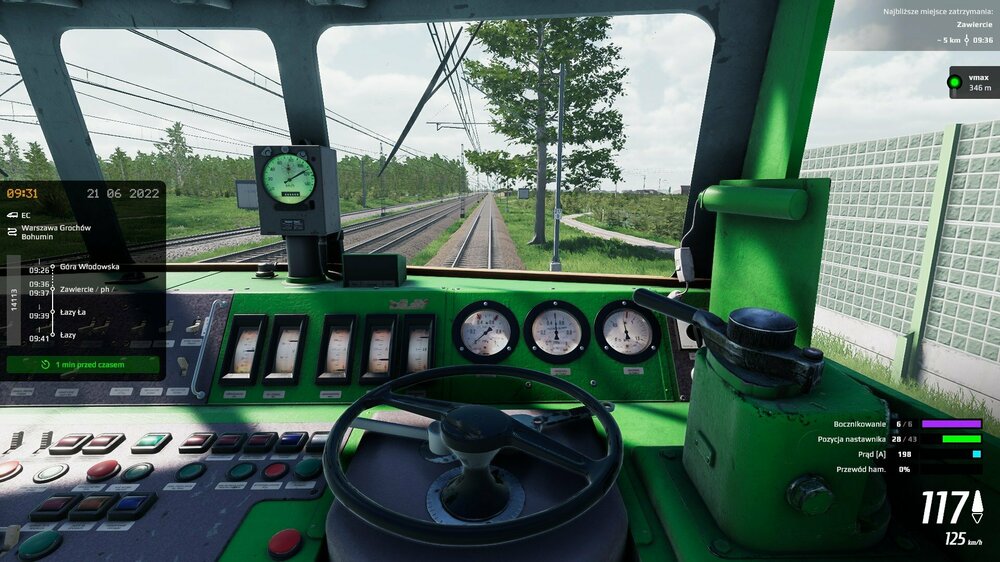Select the Góra Włodowska timetable stop
Image resolution: width=1000 pixels, height=562 pixels.
click(89, 267)
